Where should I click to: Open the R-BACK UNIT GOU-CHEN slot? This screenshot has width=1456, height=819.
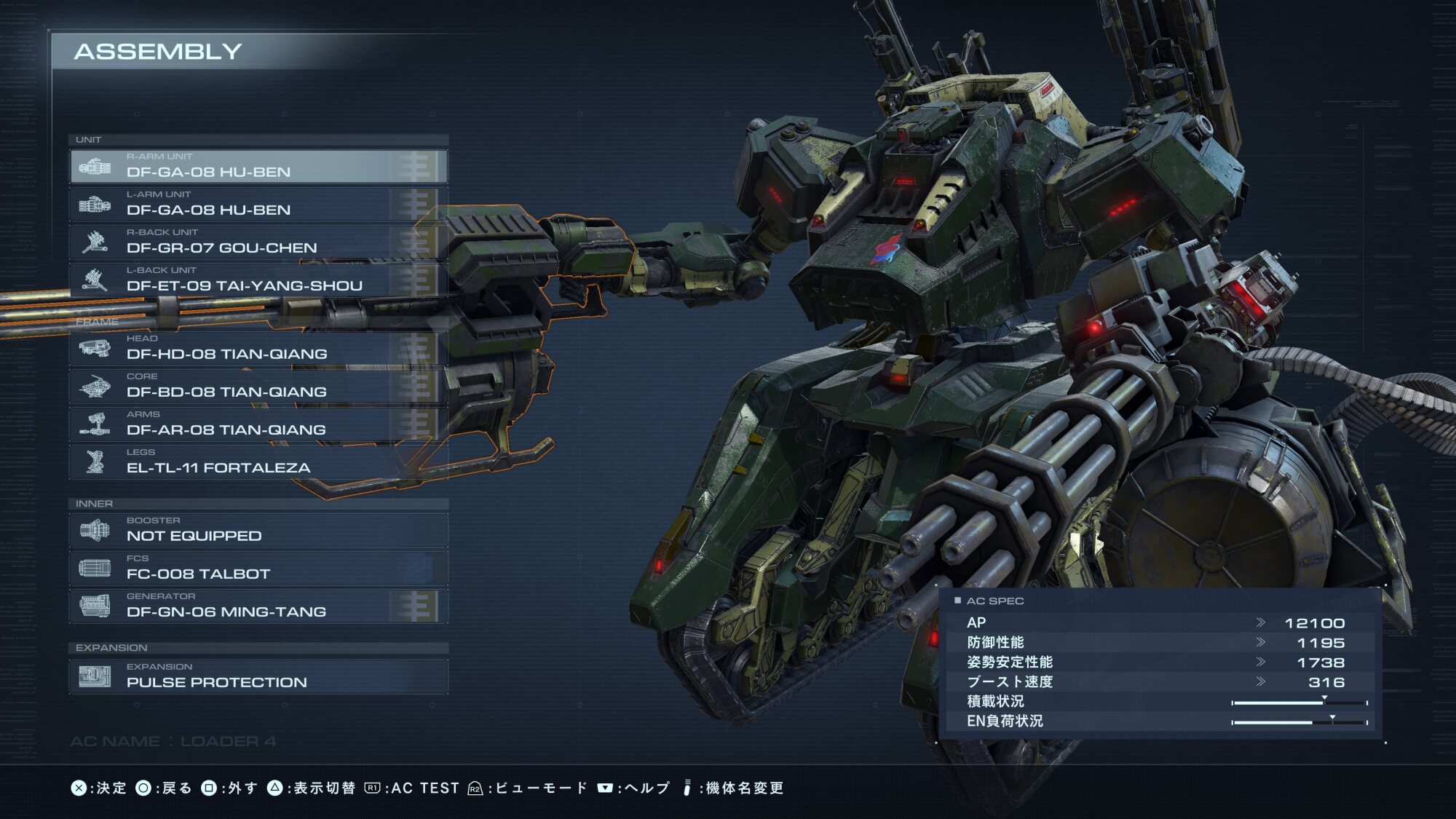point(258,242)
